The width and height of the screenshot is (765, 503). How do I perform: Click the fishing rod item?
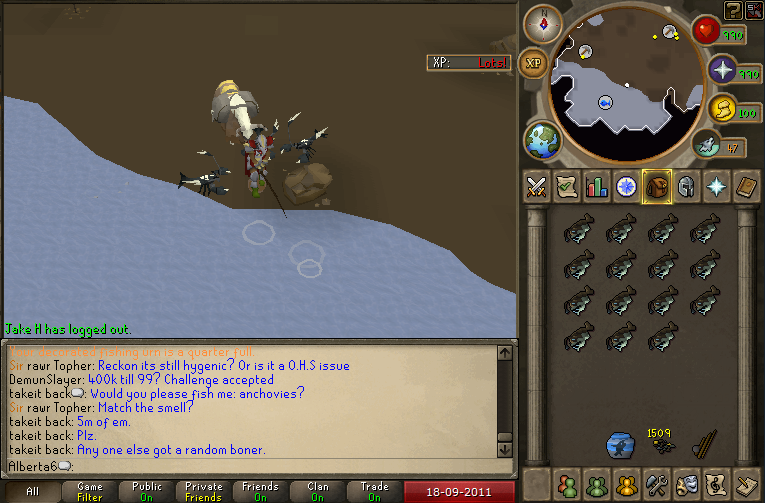pyautogui.click(x=706, y=443)
